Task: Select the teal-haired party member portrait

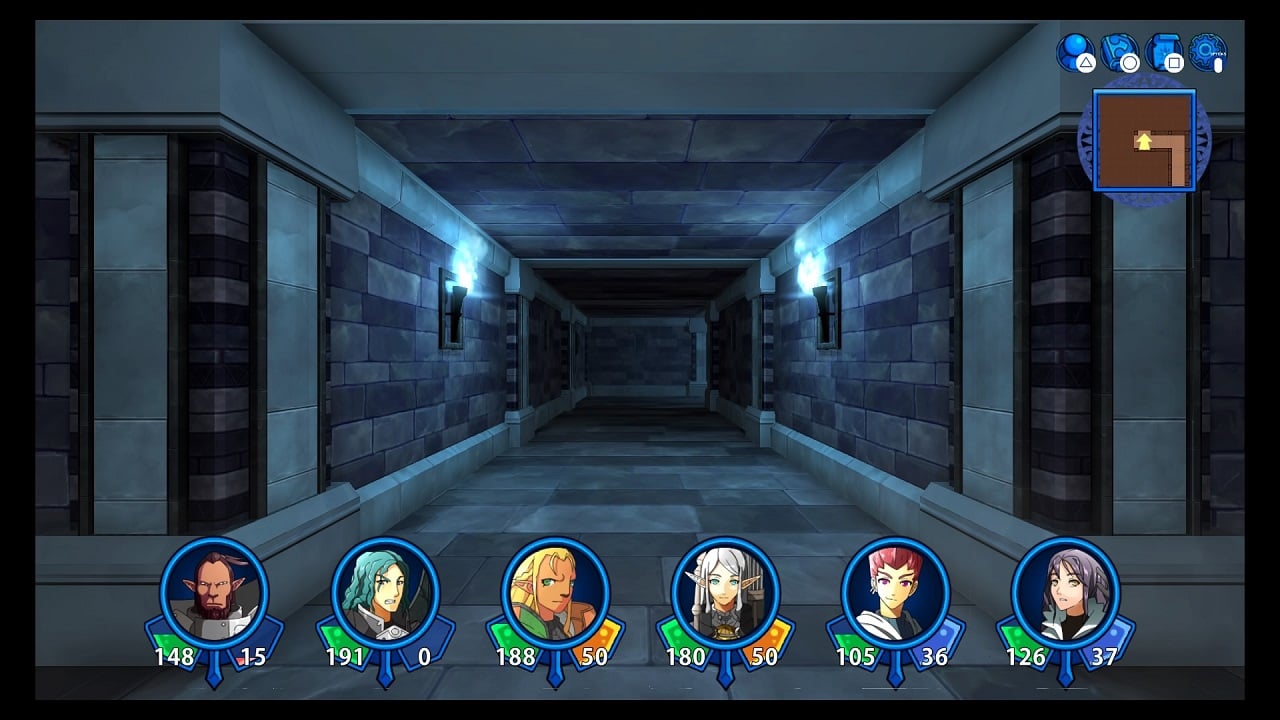Action: 385,592
